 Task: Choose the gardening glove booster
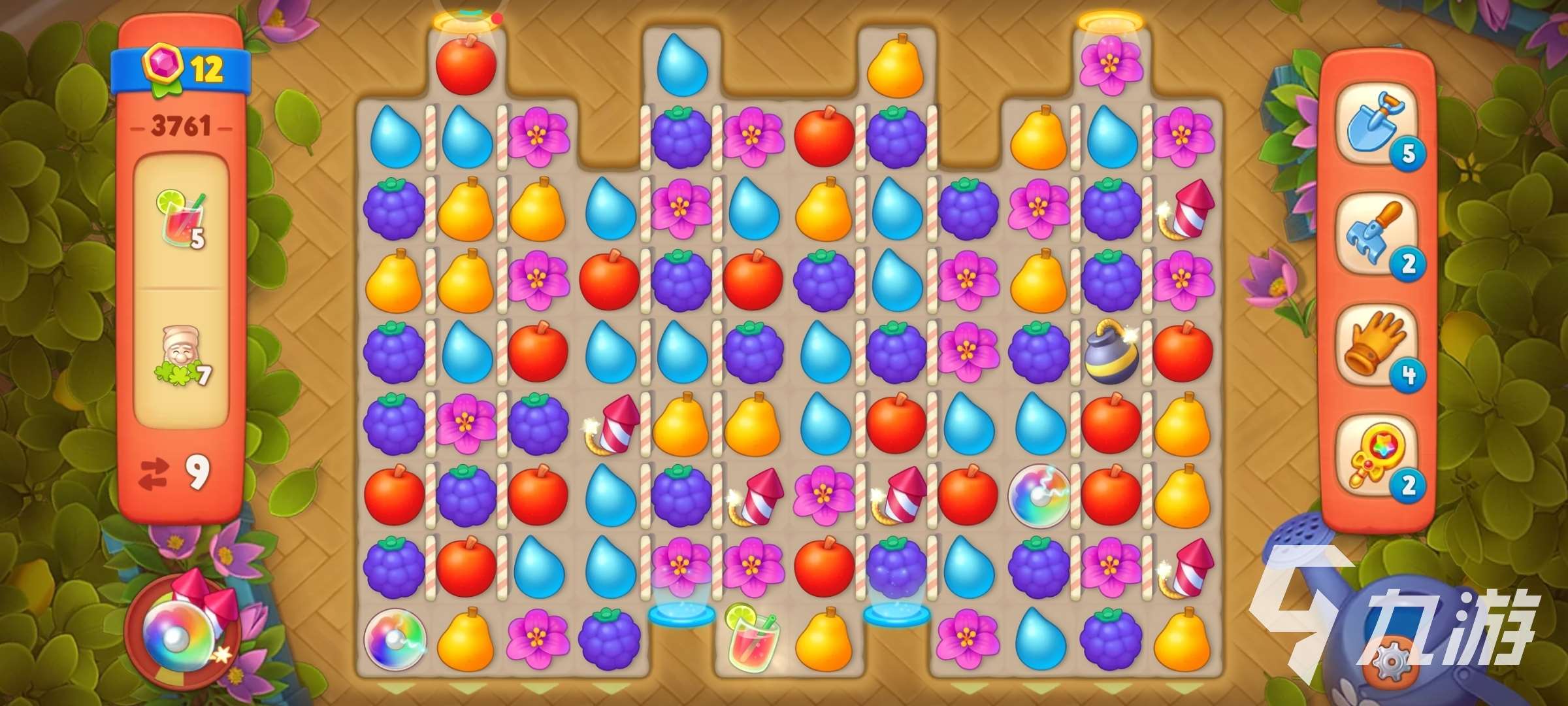coord(1376,348)
